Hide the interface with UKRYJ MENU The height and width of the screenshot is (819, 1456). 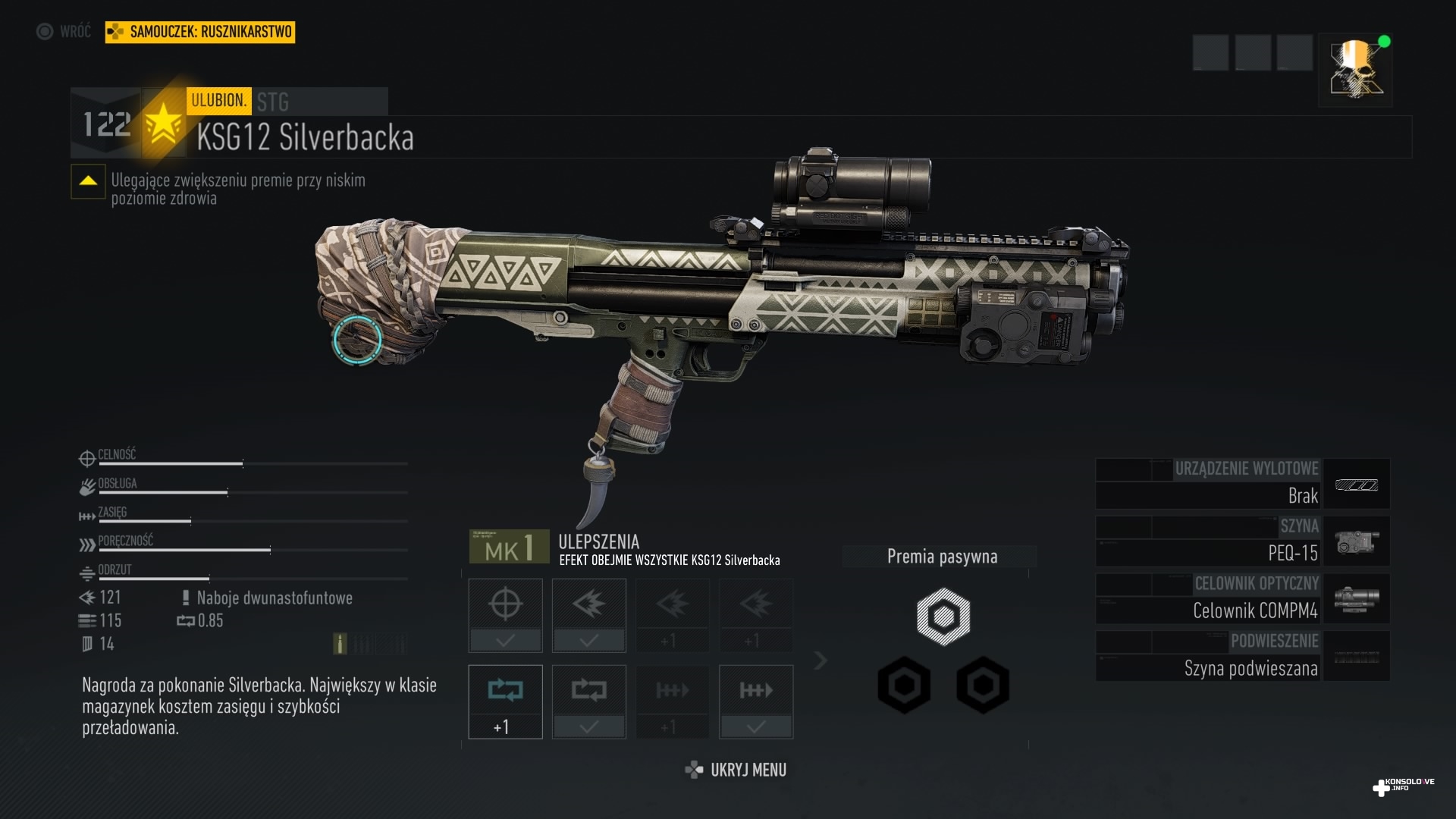click(x=736, y=770)
